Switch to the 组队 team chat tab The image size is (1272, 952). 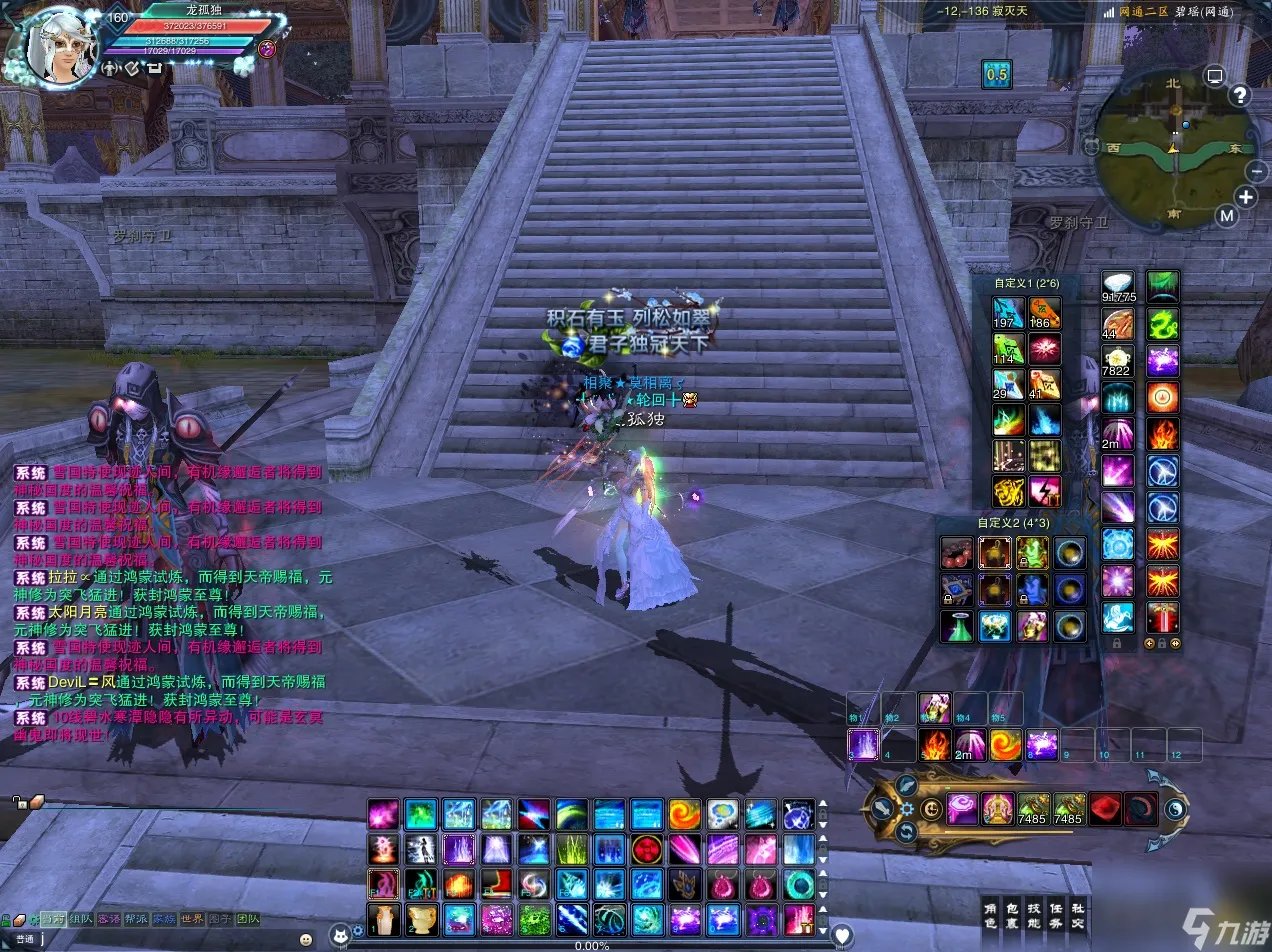[x=79, y=919]
